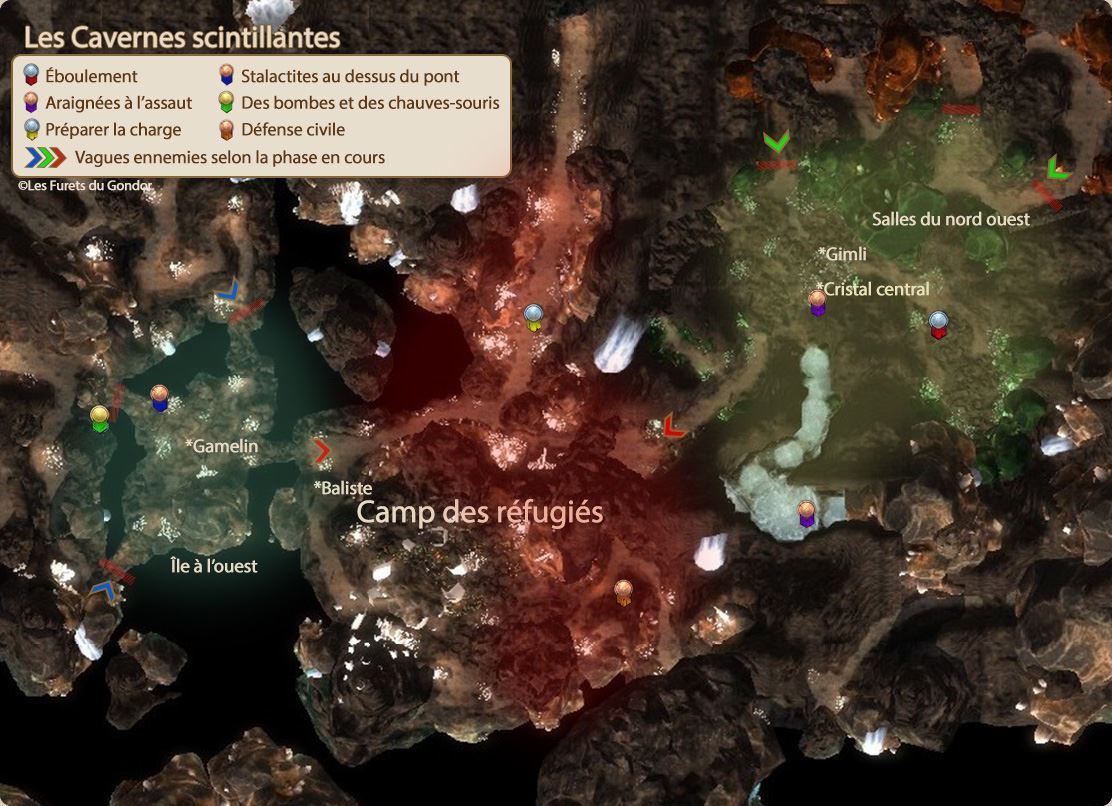Select the Gamelin location label

coord(222,446)
